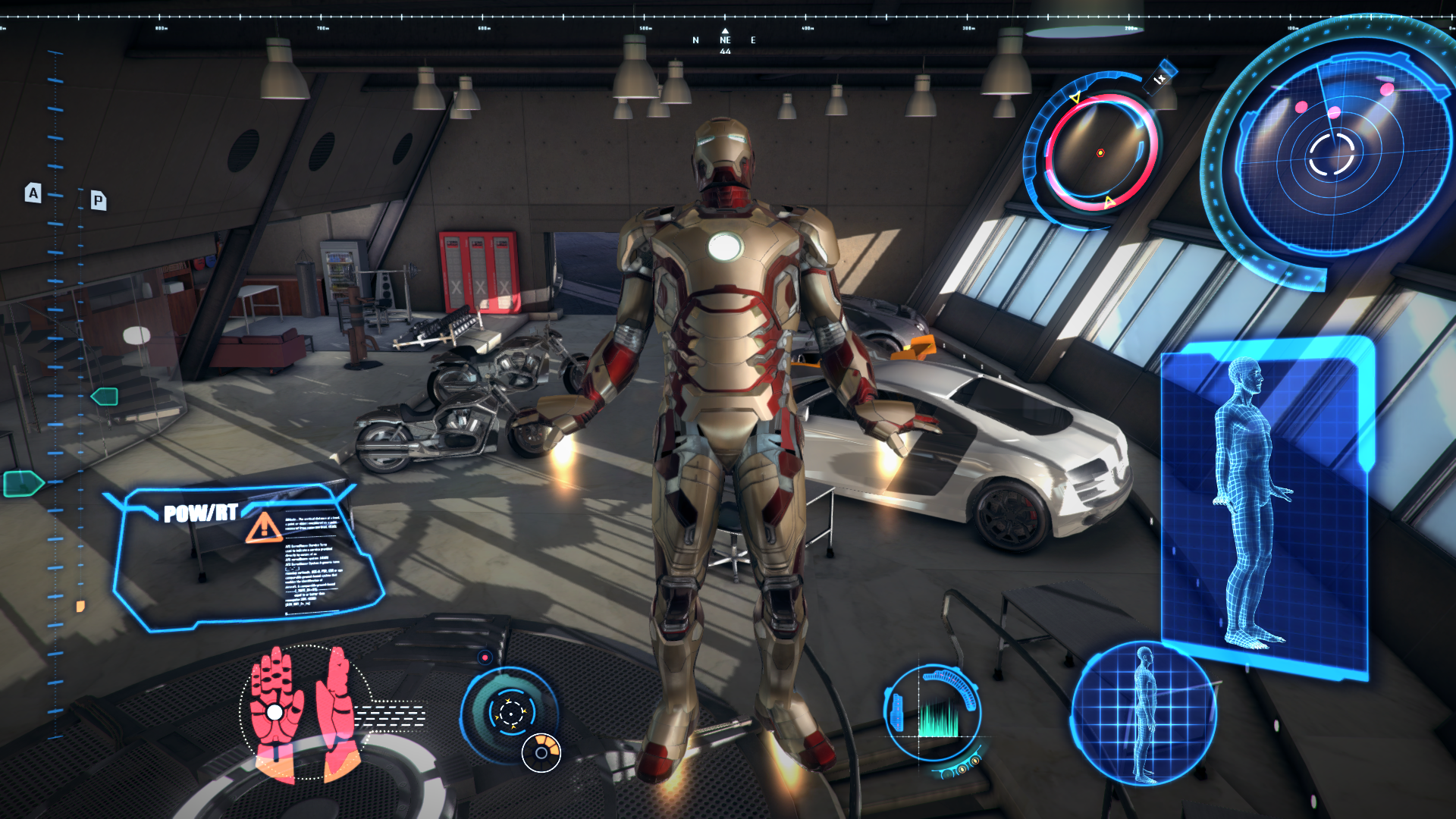Select the red gauntlets repulsor icon
The height and width of the screenshot is (819, 1456).
click(x=305, y=711)
